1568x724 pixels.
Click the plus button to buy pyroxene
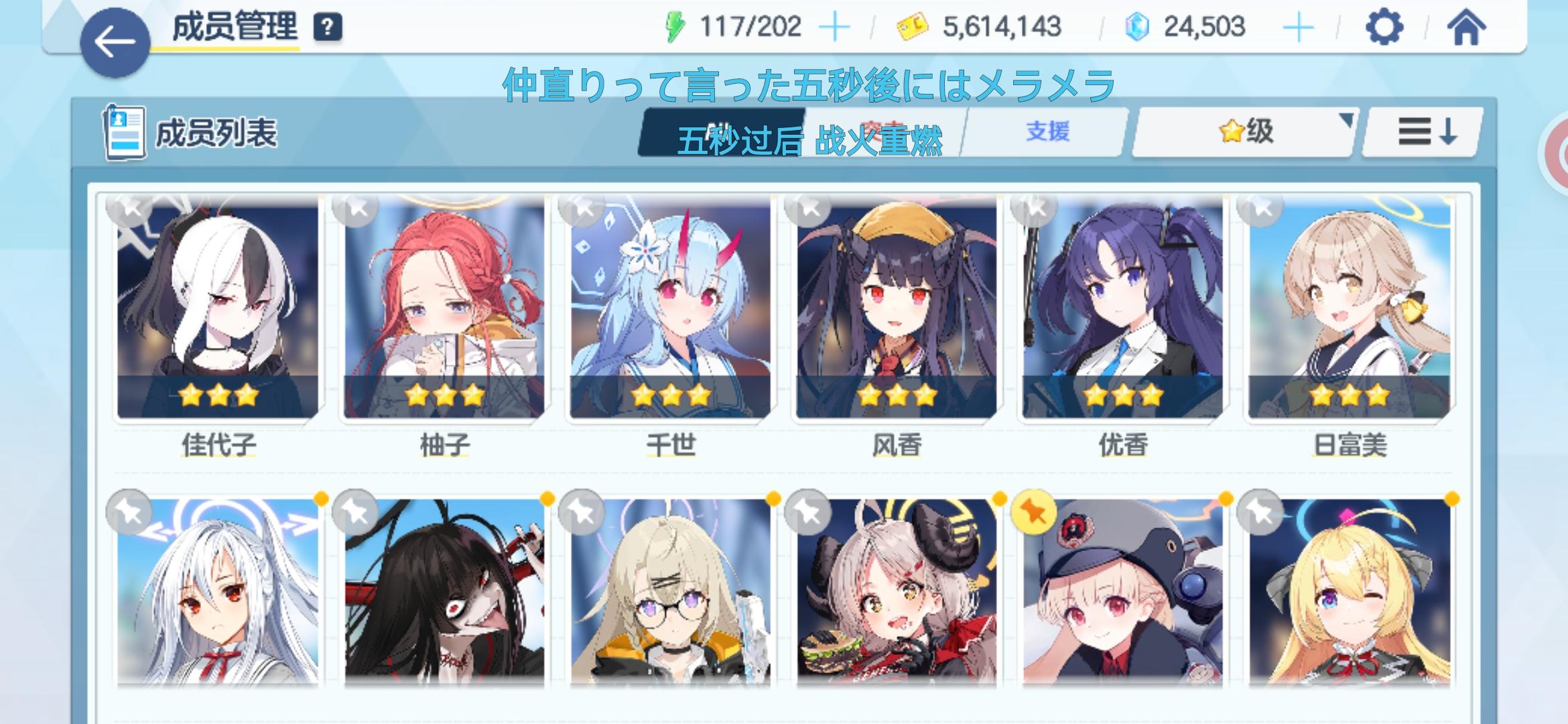(x=1298, y=25)
